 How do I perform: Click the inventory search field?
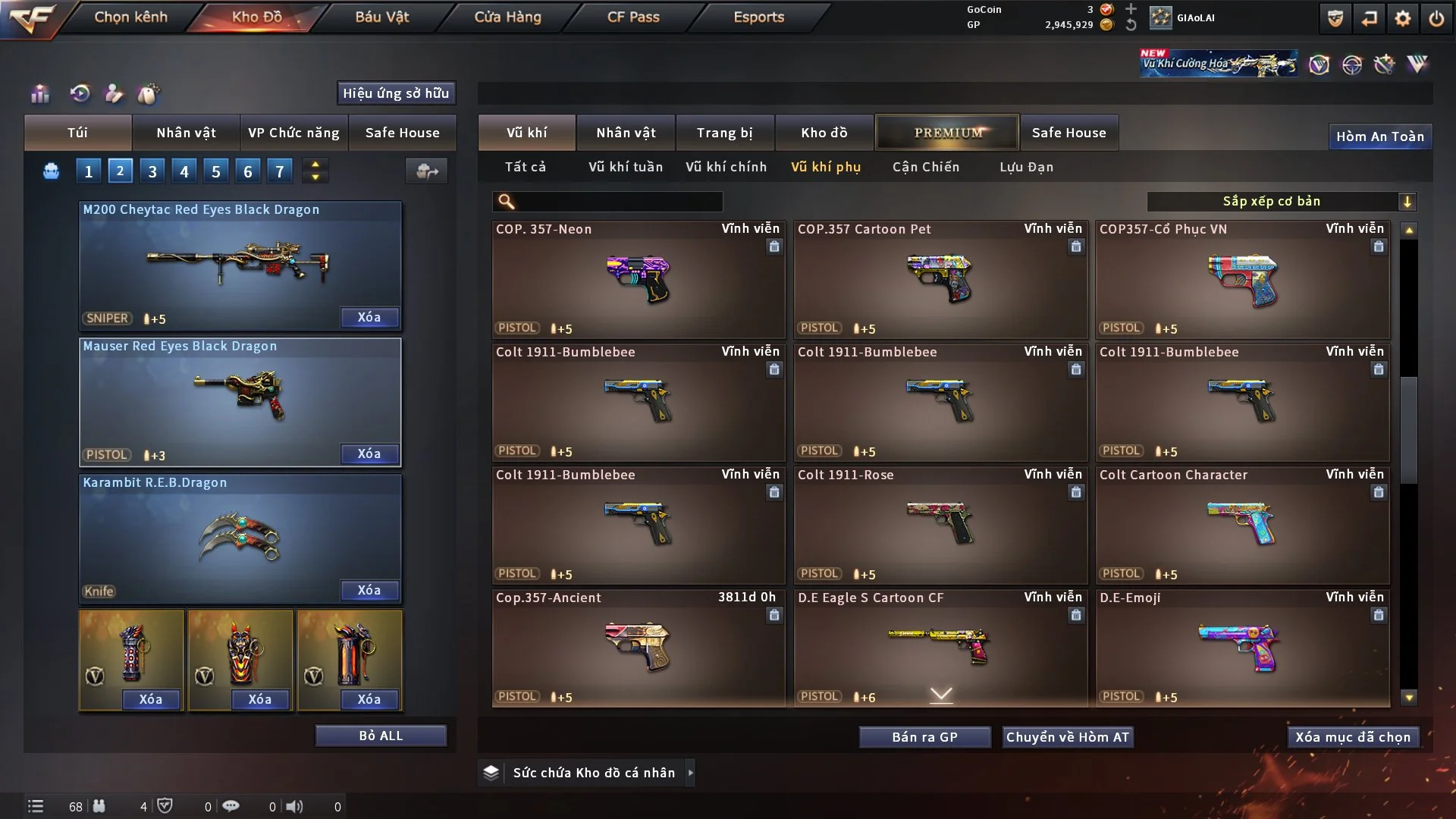(x=618, y=202)
